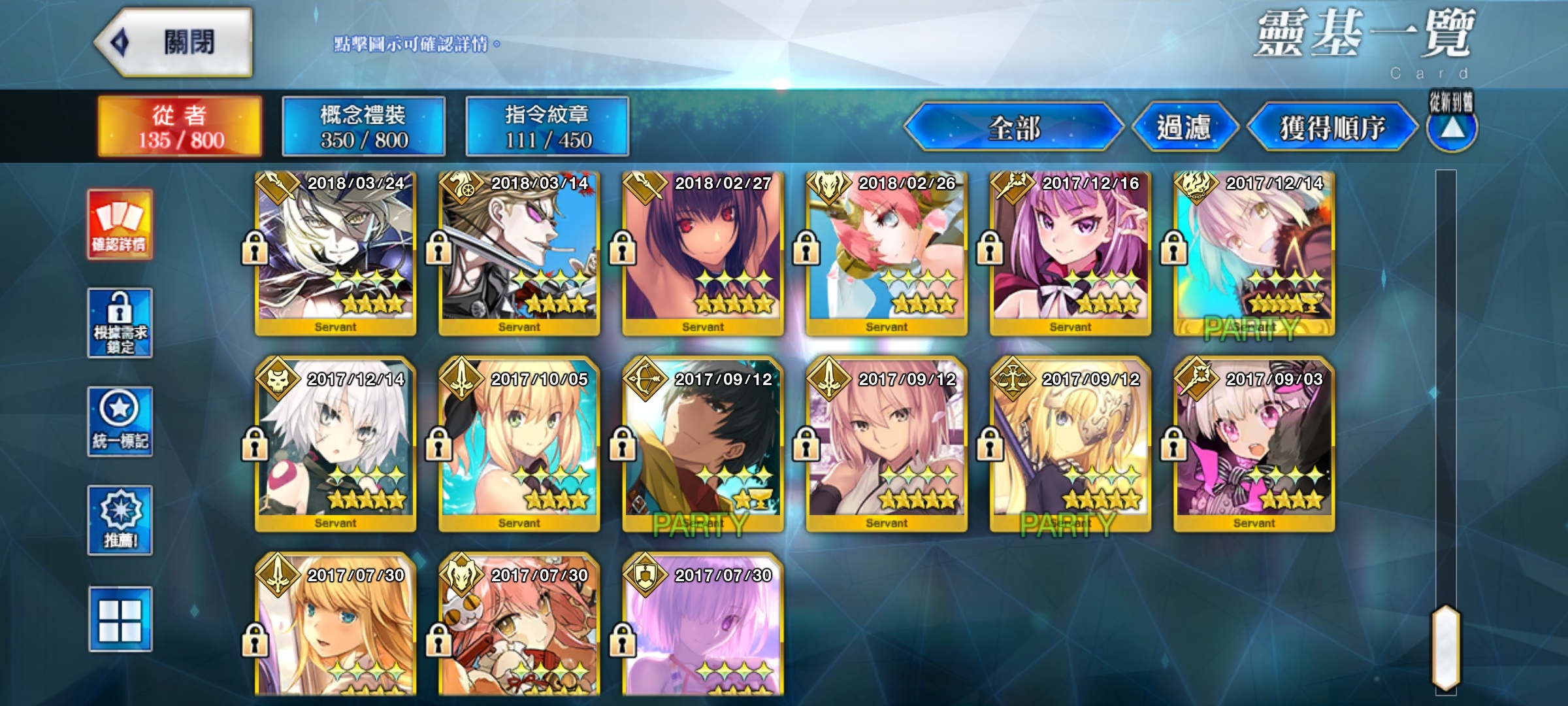Activate the 確認詳情 details mode button
The height and width of the screenshot is (706, 1568).
(120, 224)
